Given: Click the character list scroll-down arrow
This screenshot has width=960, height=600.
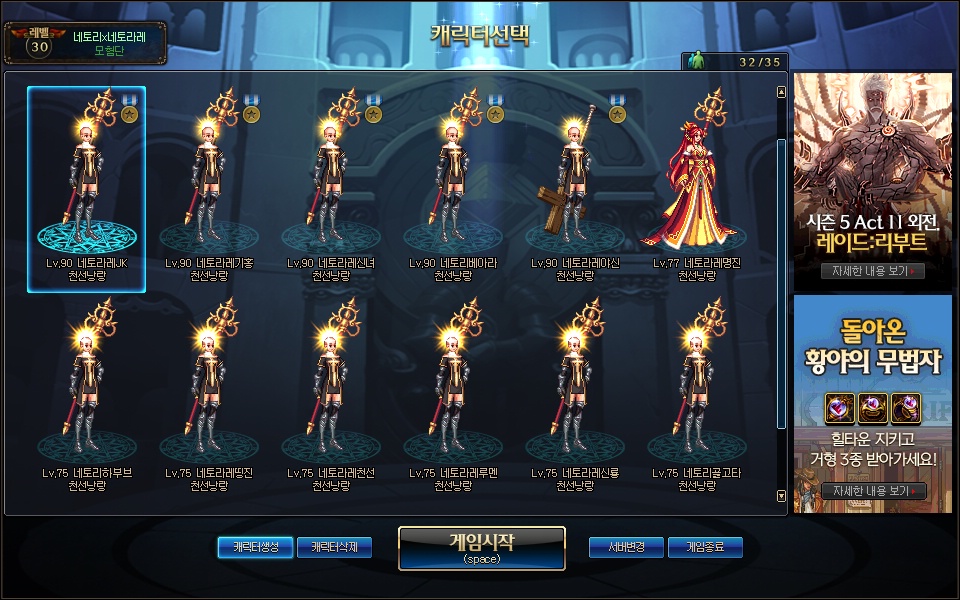Looking at the screenshot, I should [781, 495].
